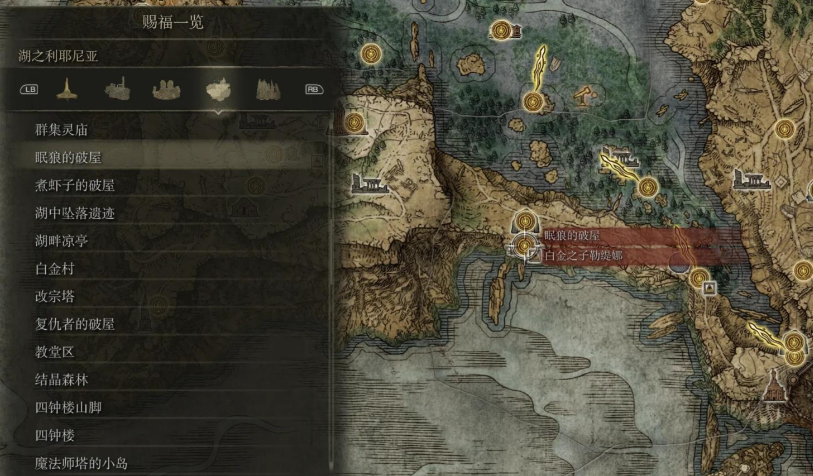Switch to the golden spire region tab
The height and width of the screenshot is (476, 813).
click(x=67, y=90)
